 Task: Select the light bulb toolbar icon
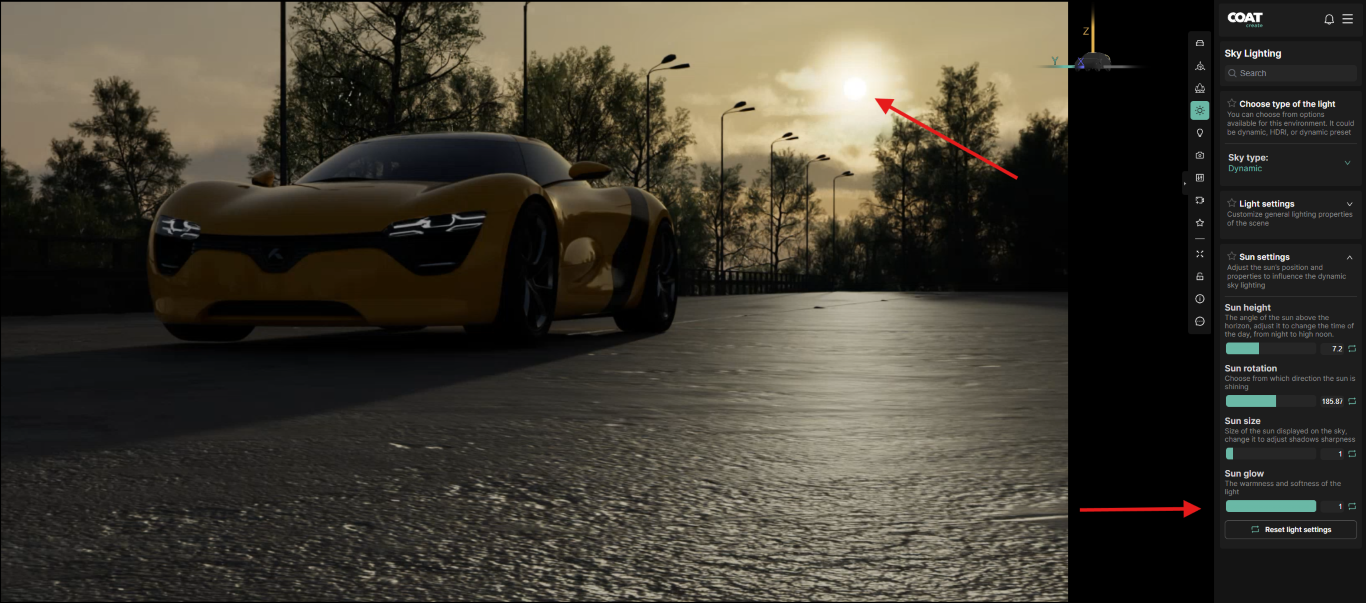[x=1200, y=133]
